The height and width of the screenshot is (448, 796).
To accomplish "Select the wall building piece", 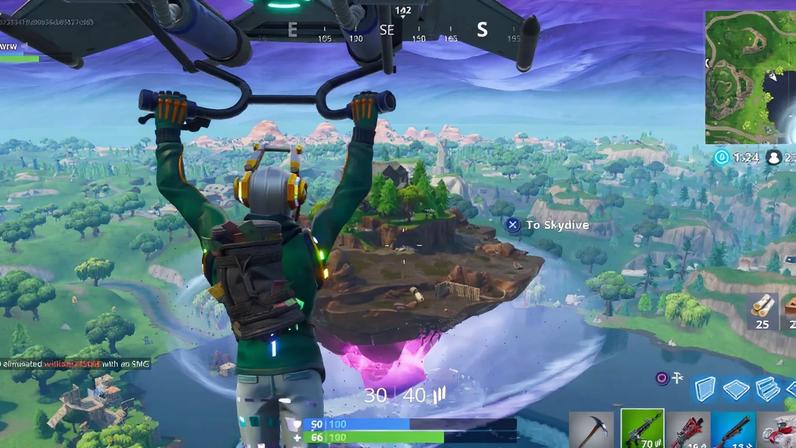I will (706, 389).
